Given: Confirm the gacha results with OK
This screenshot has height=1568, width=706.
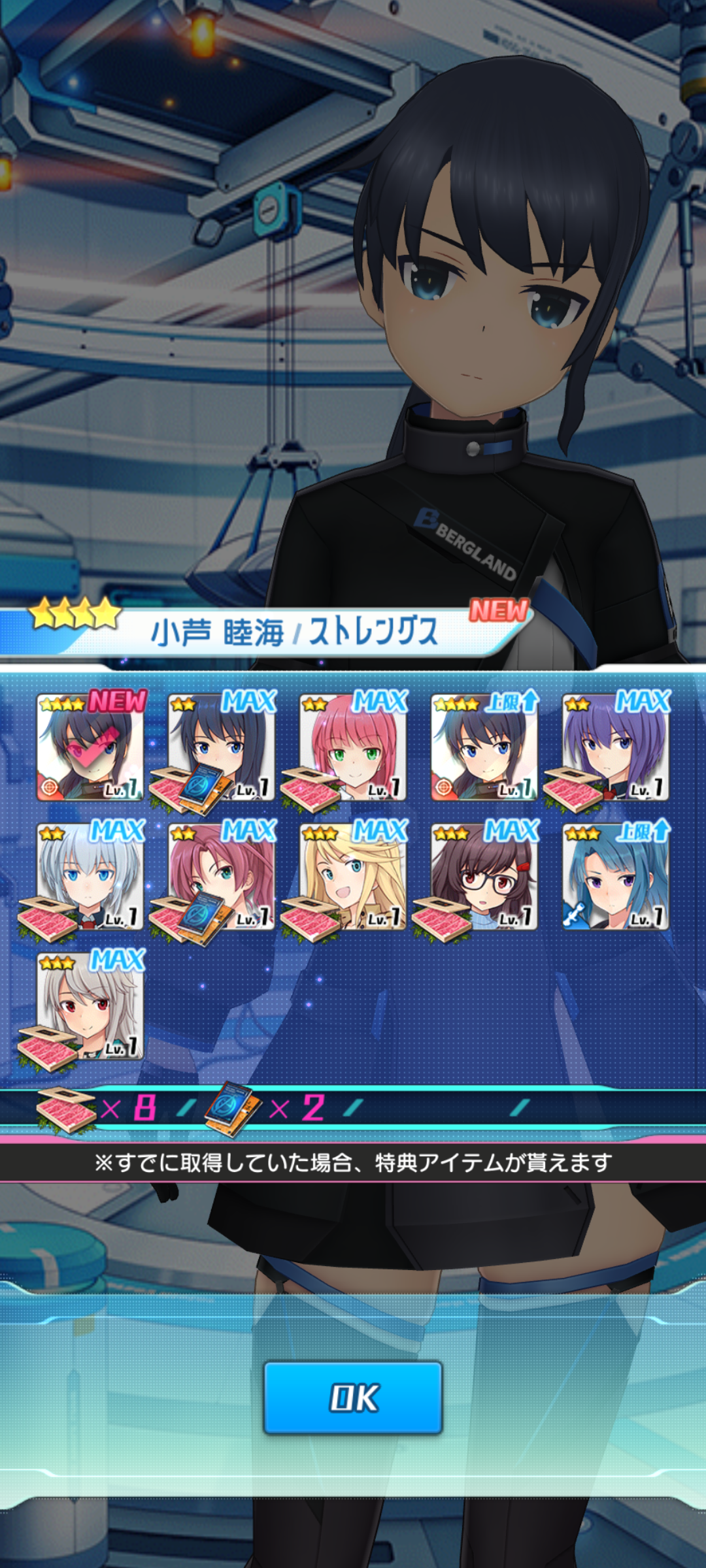Looking at the screenshot, I should [353, 1397].
